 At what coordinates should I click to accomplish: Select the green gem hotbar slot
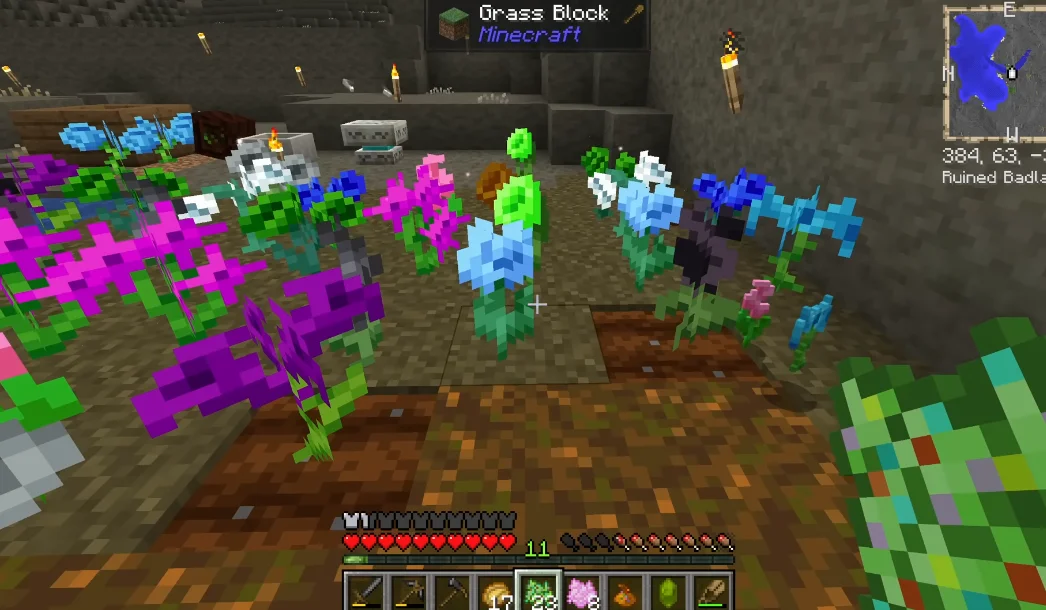[667, 591]
